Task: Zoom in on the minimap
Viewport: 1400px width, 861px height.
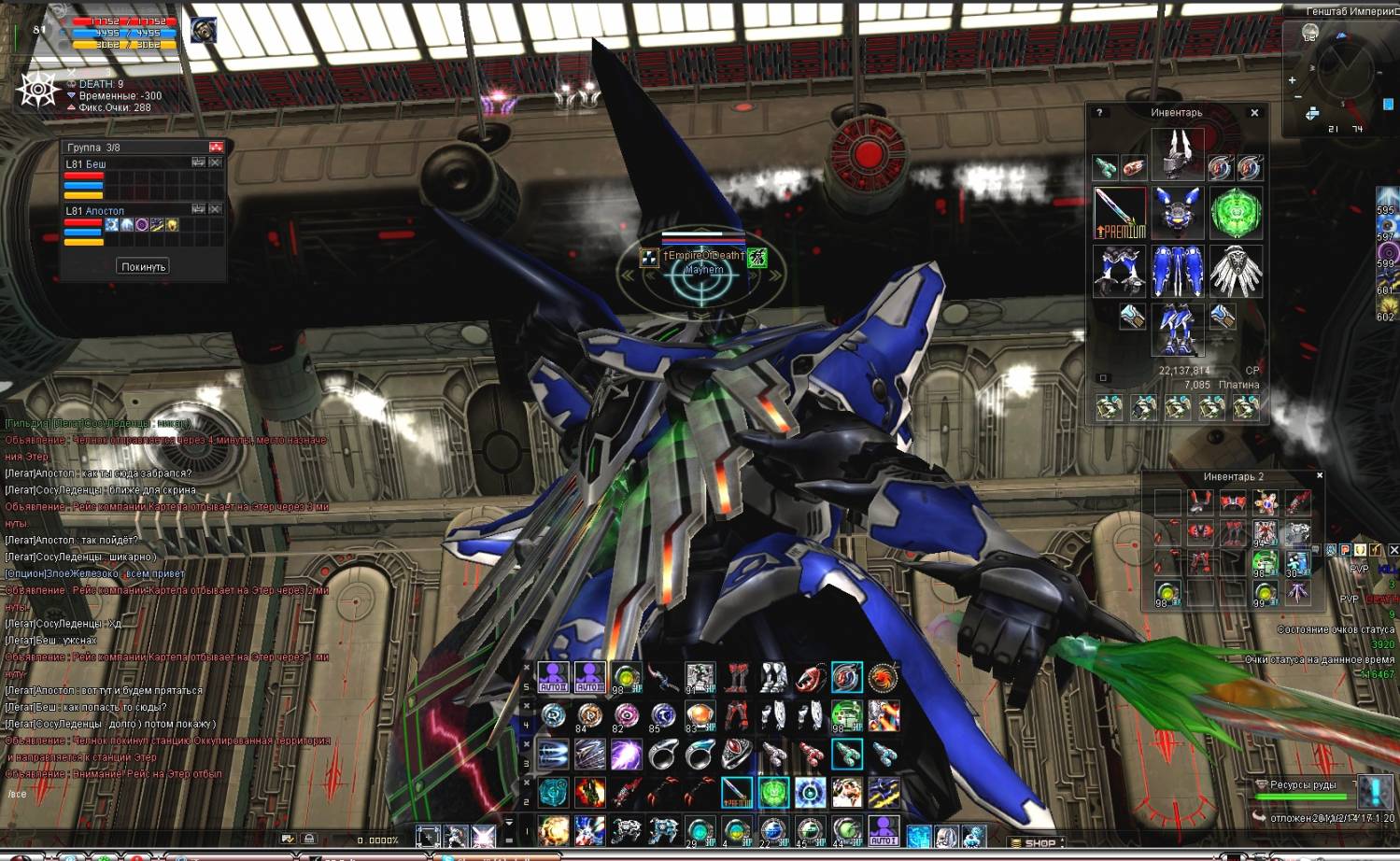Action: [x=1293, y=80]
